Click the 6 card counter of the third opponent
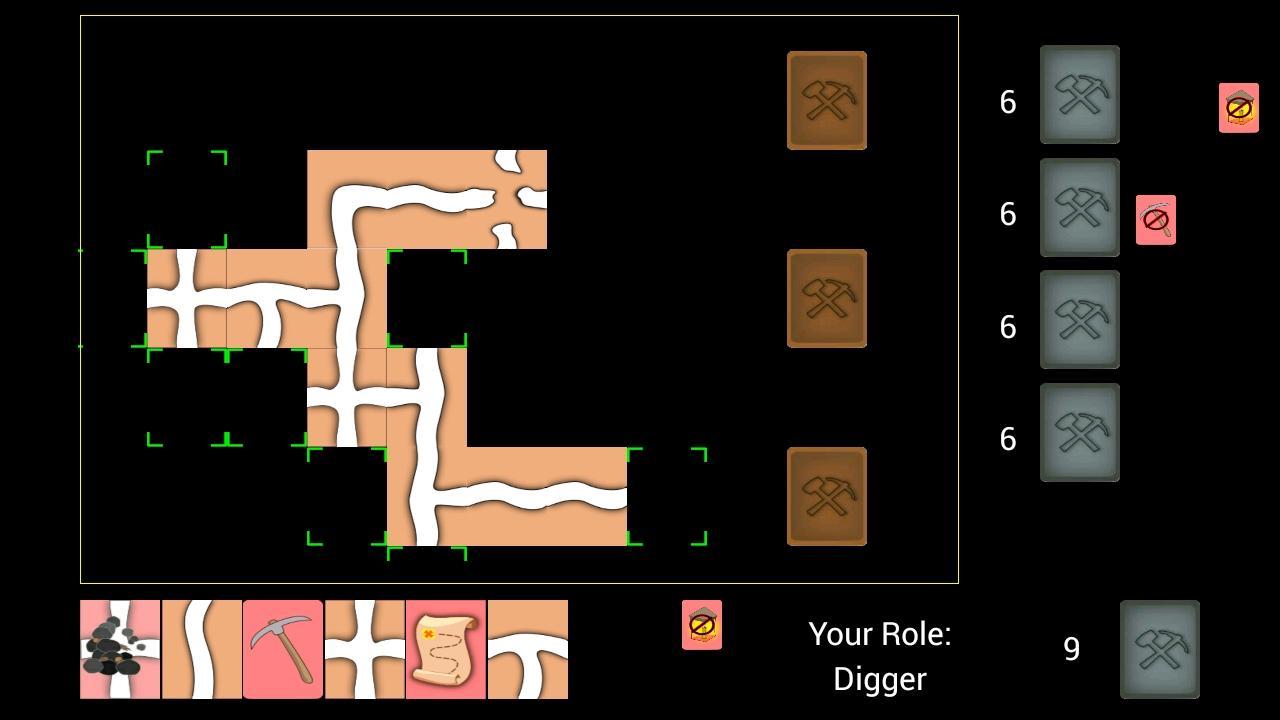 [x=1007, y=327]
